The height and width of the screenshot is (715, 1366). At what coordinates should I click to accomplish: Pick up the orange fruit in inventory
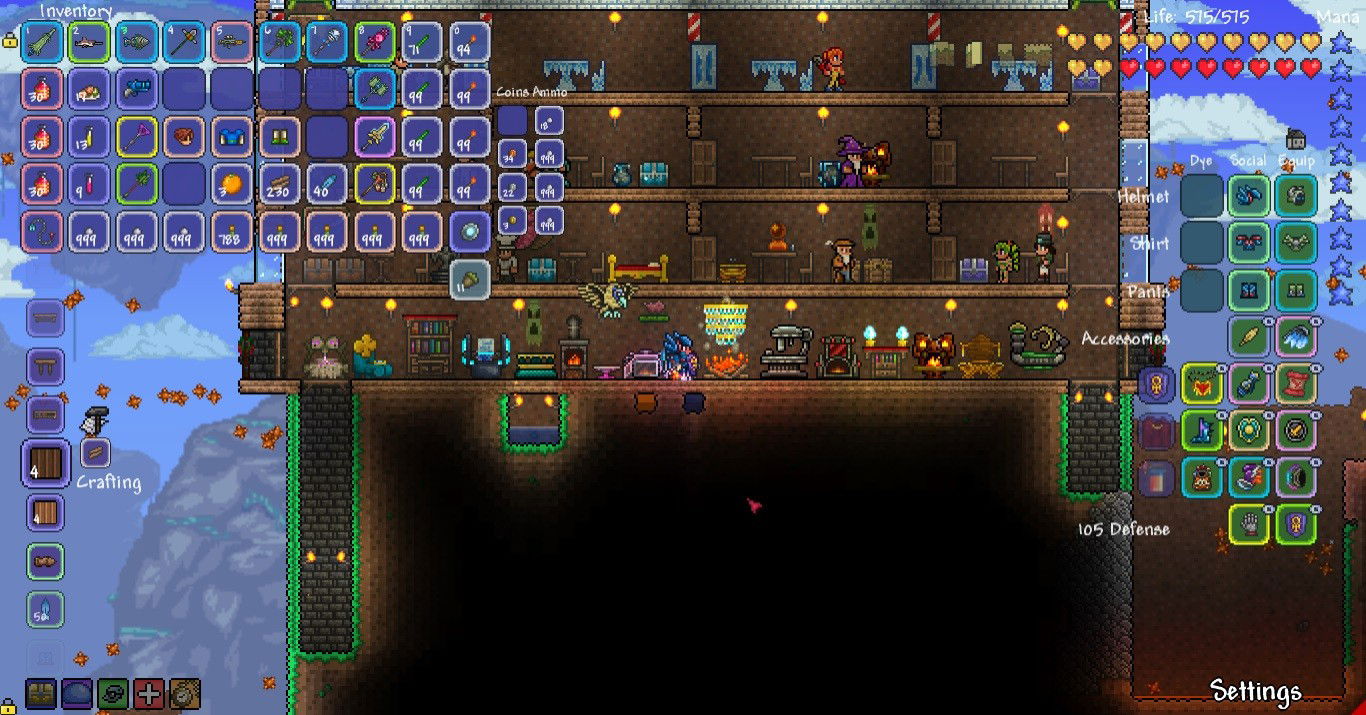[x=232, y=184]
